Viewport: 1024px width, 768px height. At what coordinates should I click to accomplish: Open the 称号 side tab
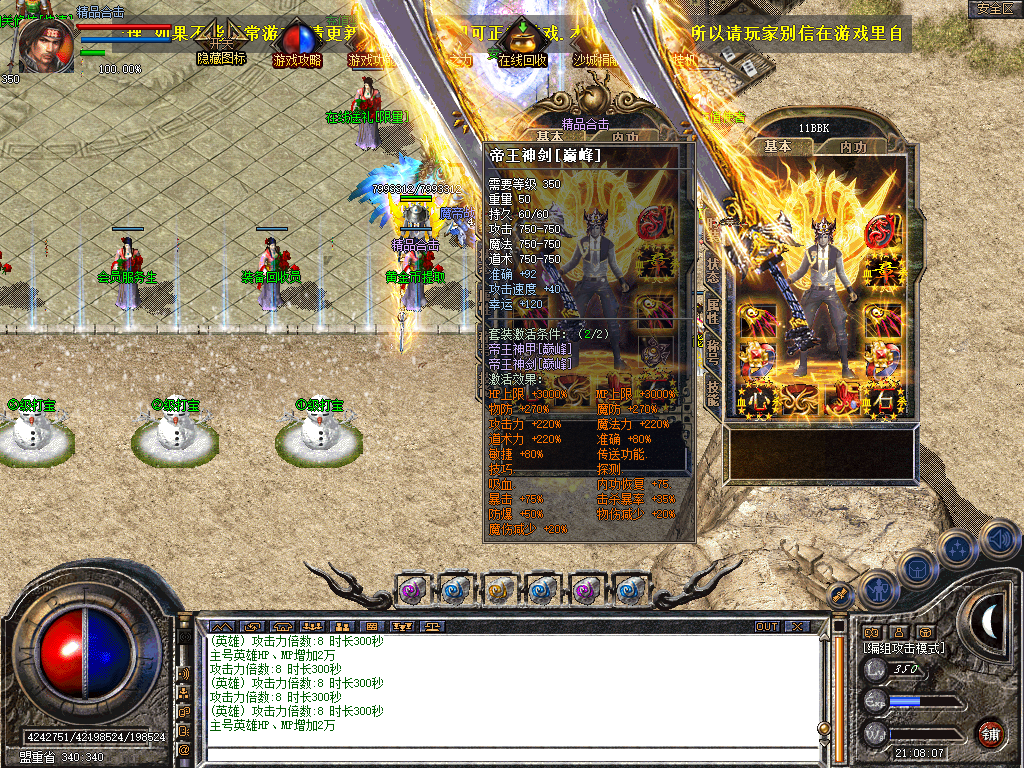point(713,352)
